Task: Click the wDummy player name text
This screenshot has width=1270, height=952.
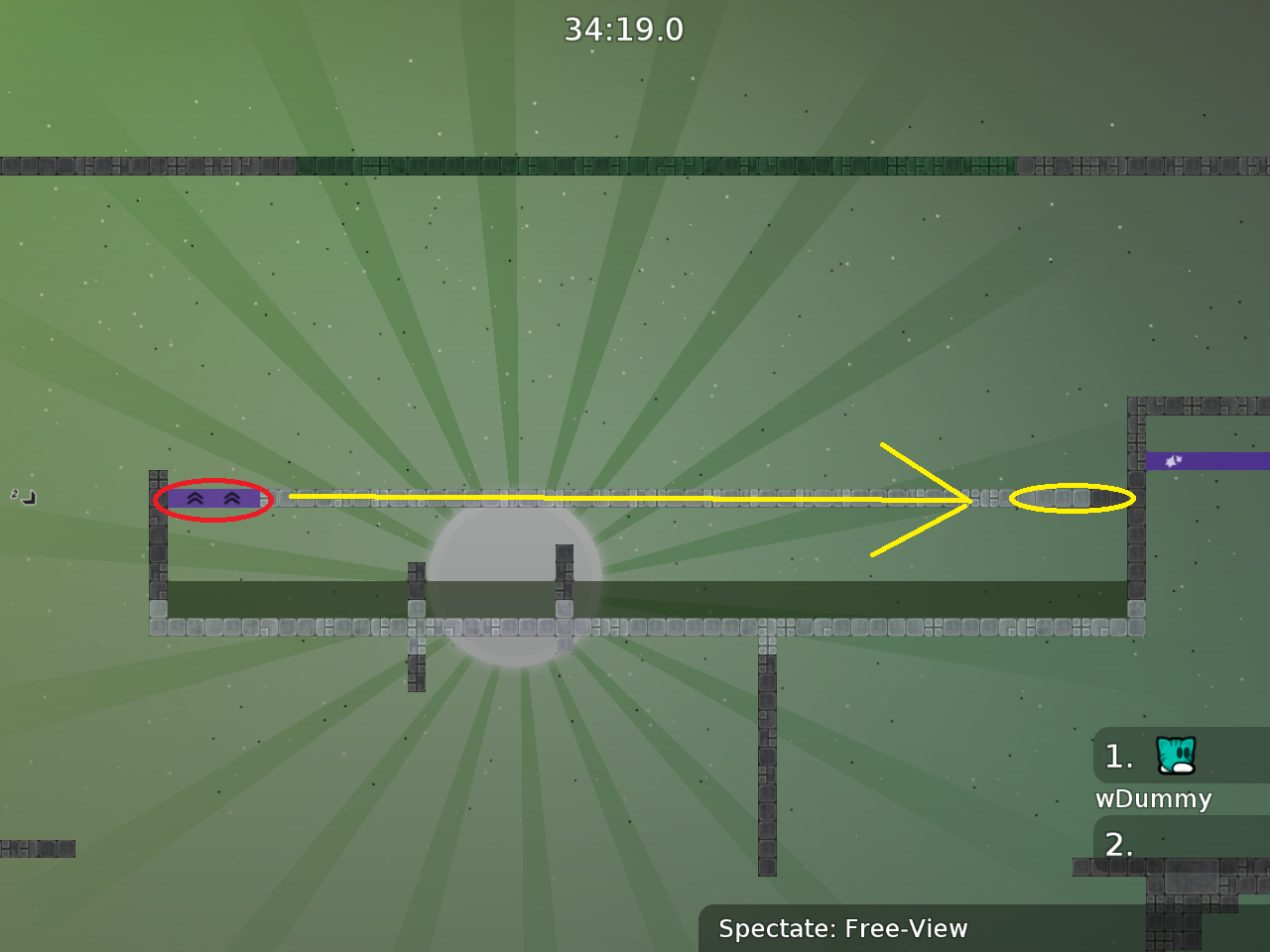Action: tap(1153, 799)
